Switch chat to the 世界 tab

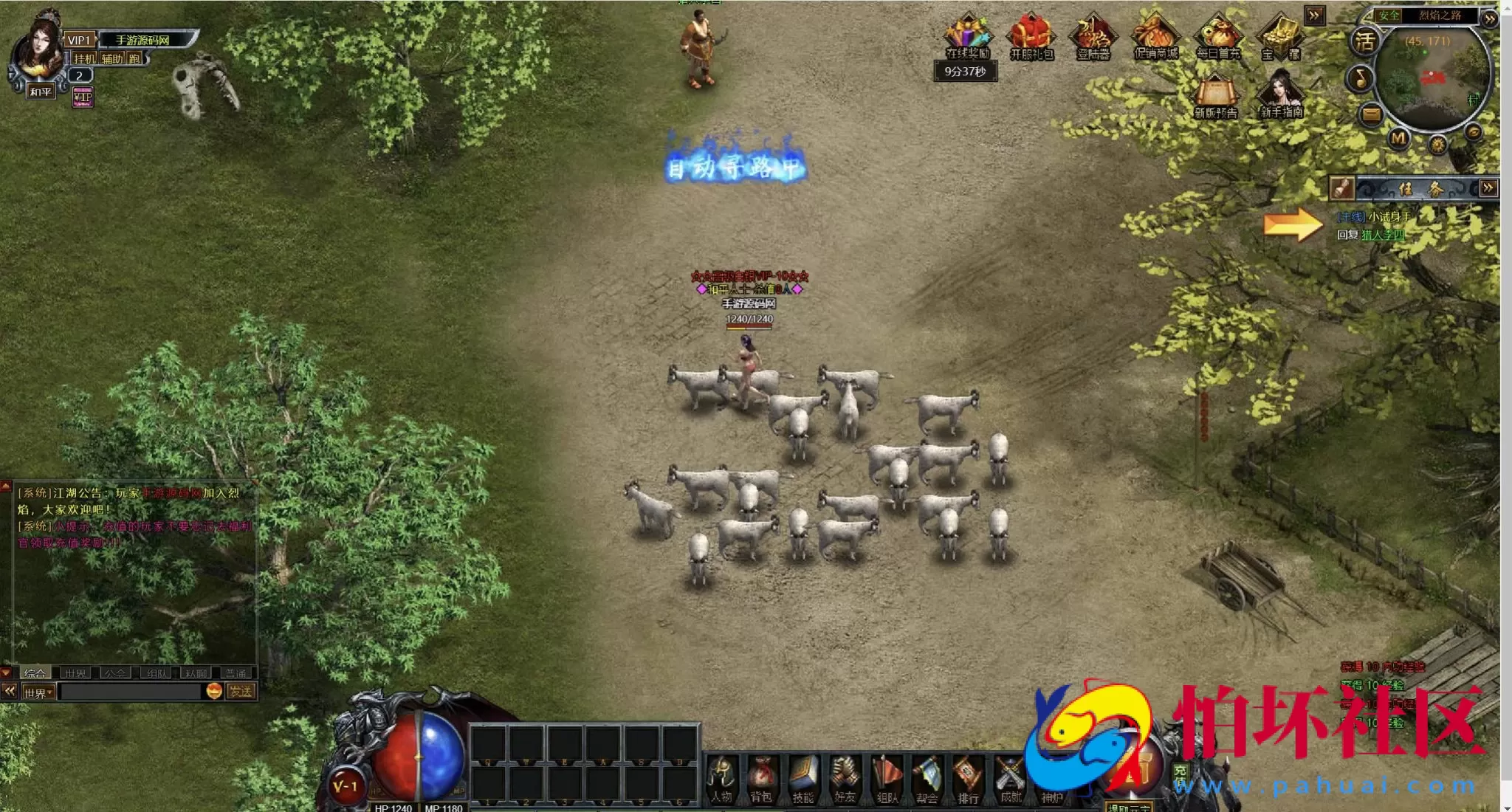coord(75,673)
